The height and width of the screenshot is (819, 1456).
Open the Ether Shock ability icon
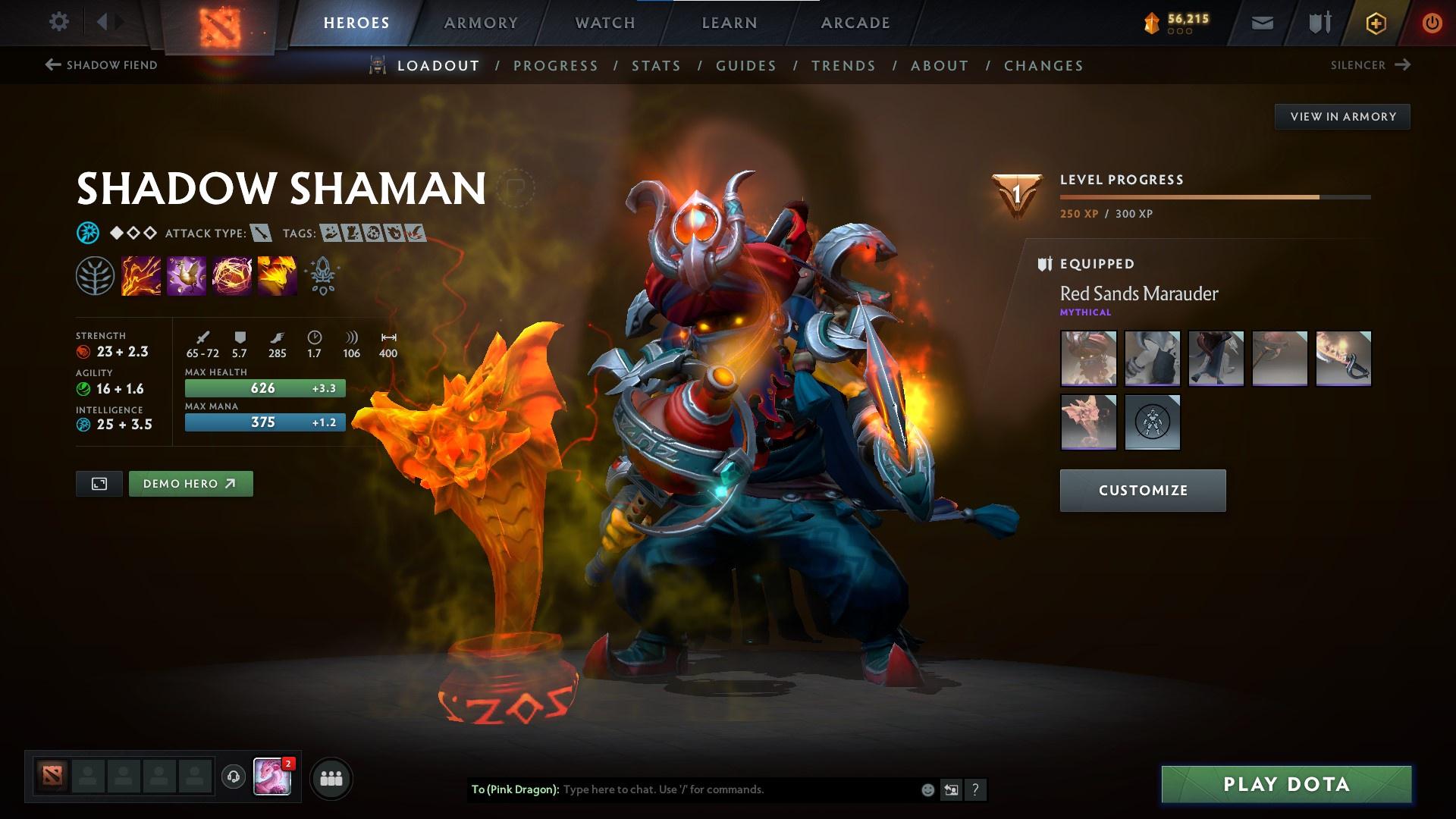[141, 275]
